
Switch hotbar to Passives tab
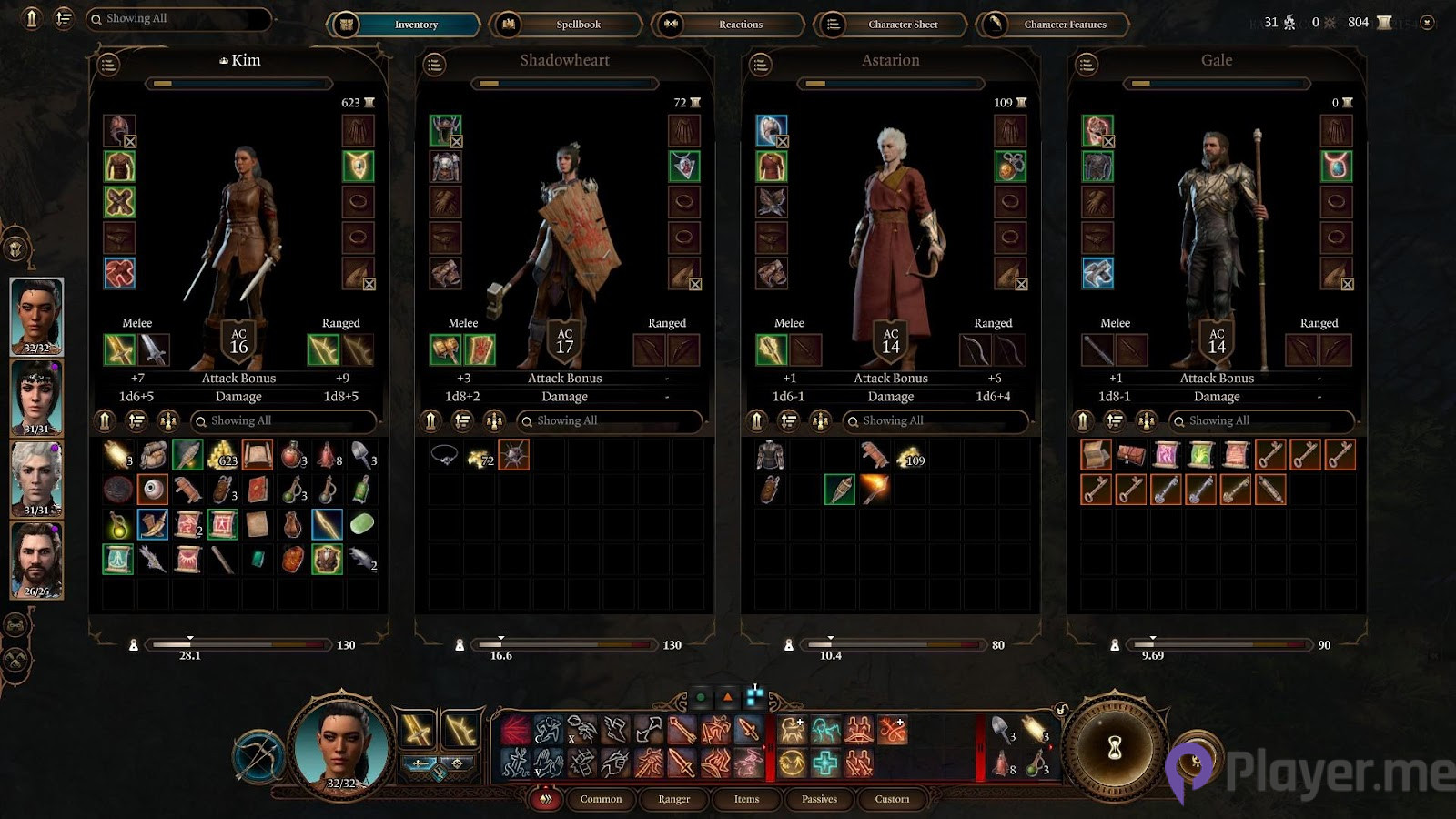tap(819, 799)
